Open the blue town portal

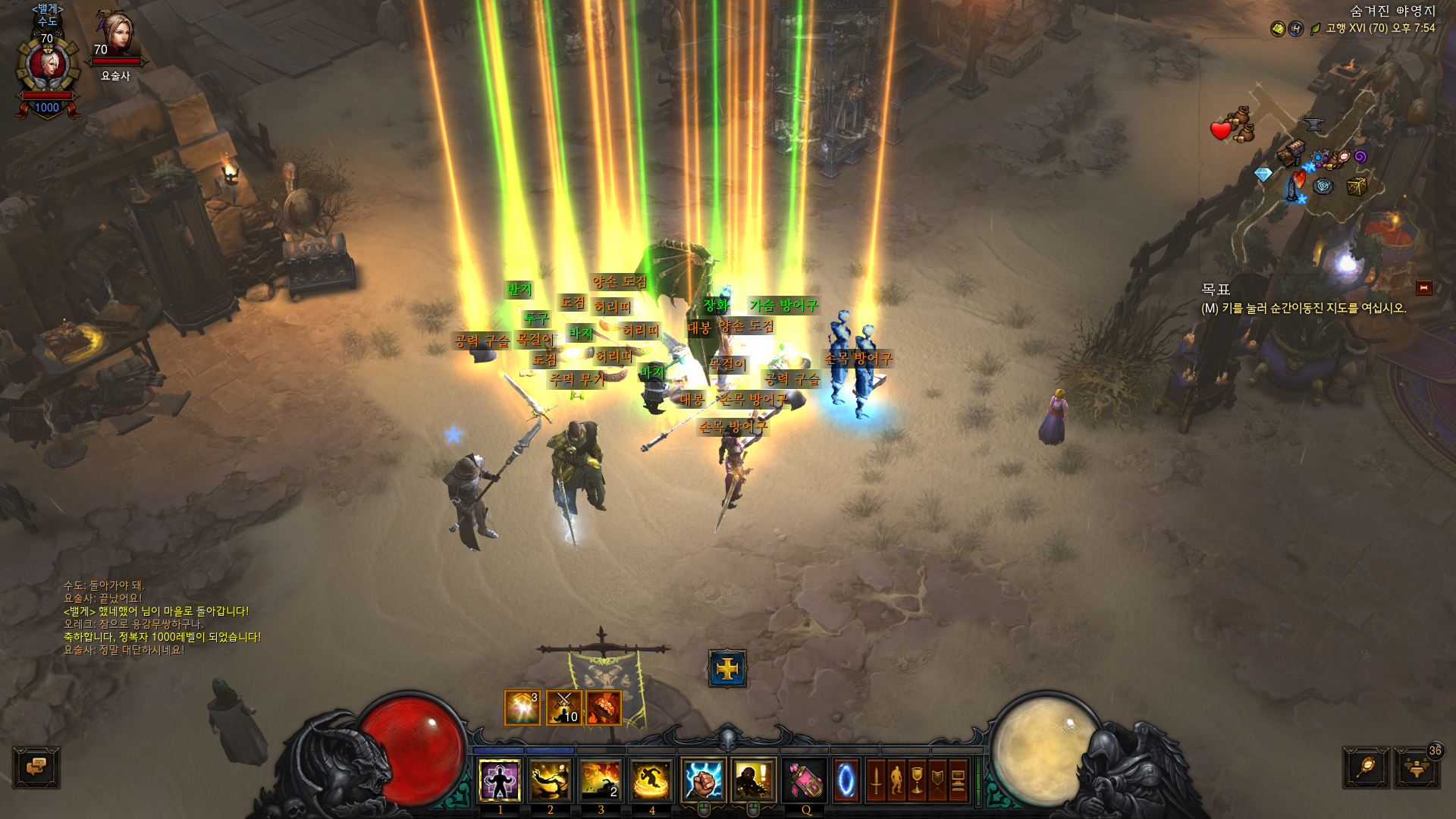(x=846, y=780)
